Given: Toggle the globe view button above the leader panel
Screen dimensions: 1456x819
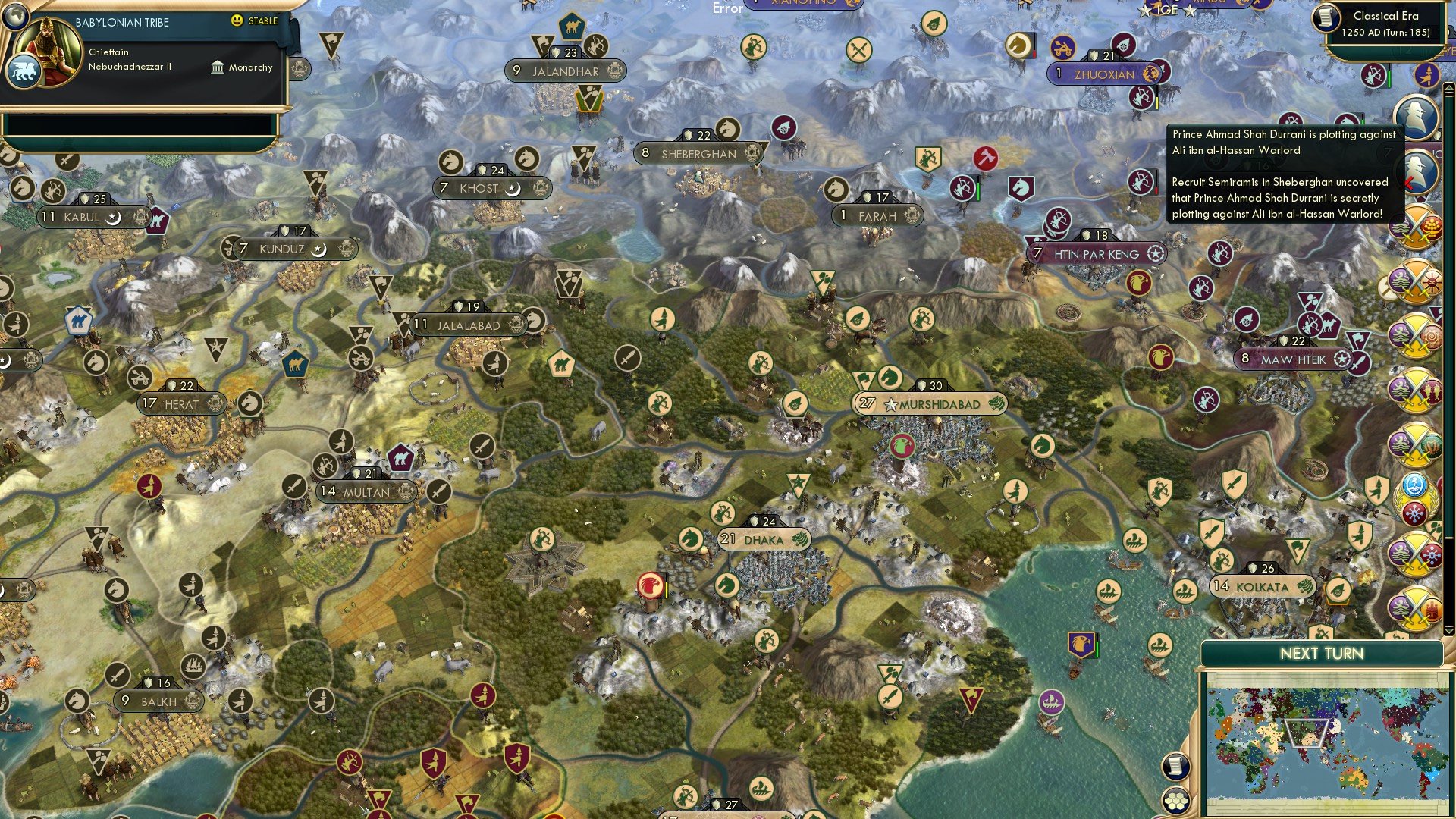Looking at the screenshot, I should (17, 18).
